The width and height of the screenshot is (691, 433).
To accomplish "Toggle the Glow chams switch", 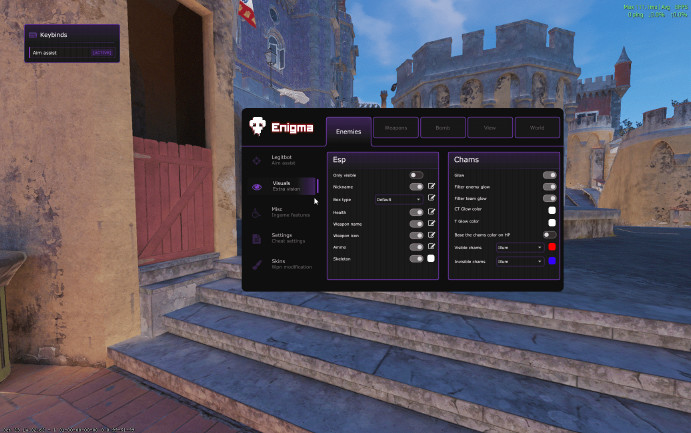I will tap(549, 175).
